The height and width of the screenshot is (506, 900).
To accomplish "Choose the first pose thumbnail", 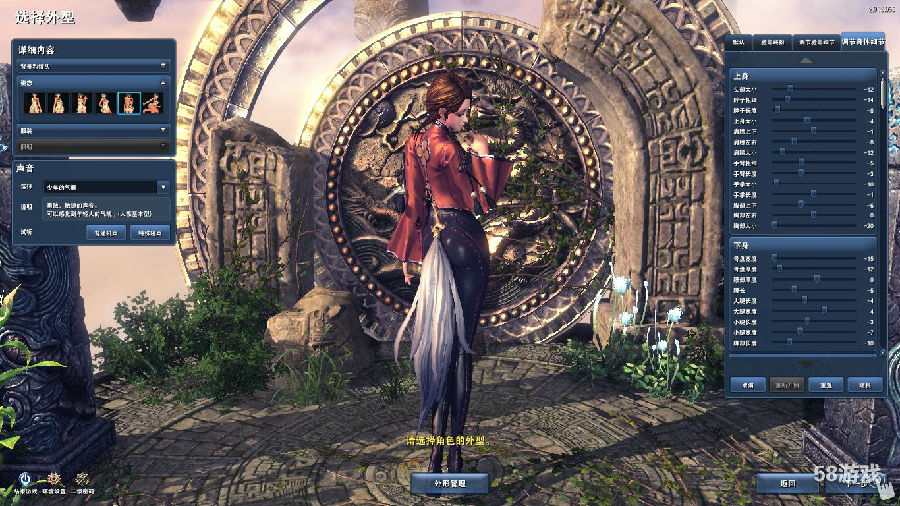I will pos(34,102).
